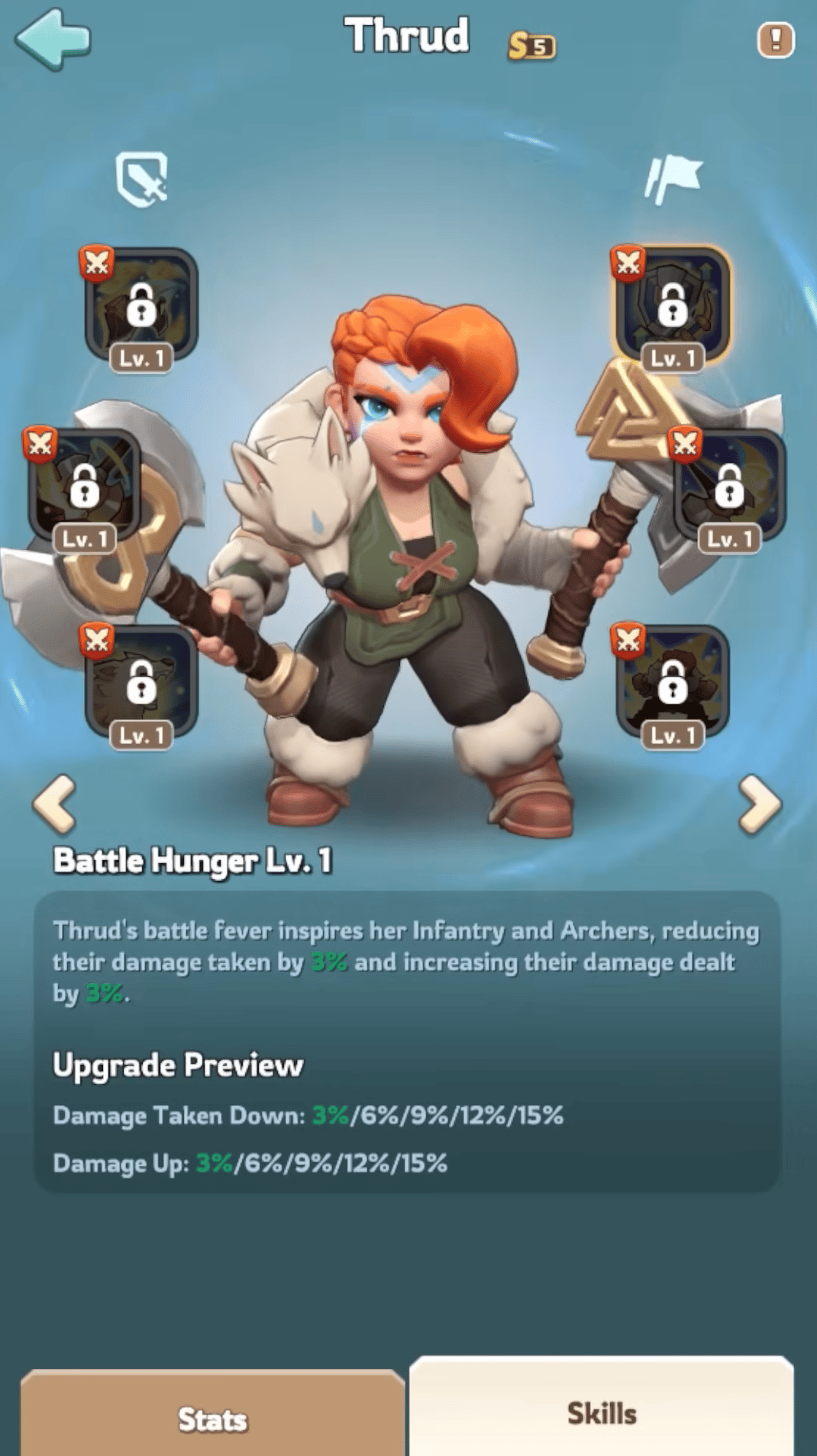Open the Skills tab
The height and width of the screenshot is (1456, 817).
coord(602,1412)
